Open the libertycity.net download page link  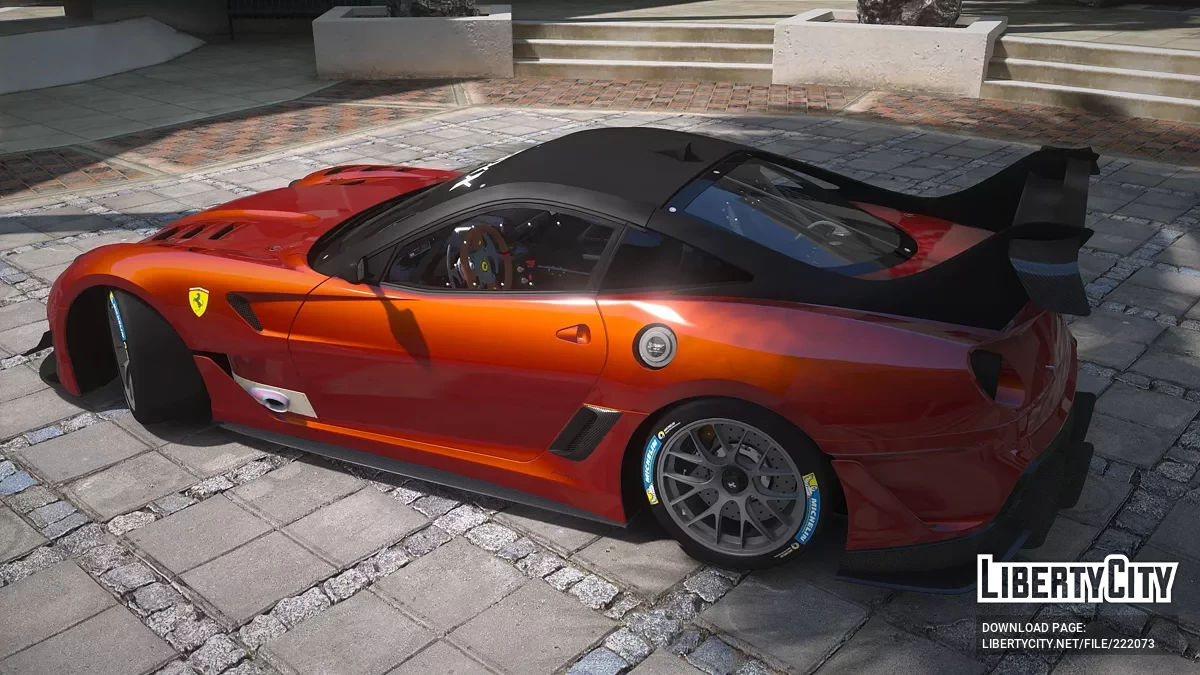1068,644
